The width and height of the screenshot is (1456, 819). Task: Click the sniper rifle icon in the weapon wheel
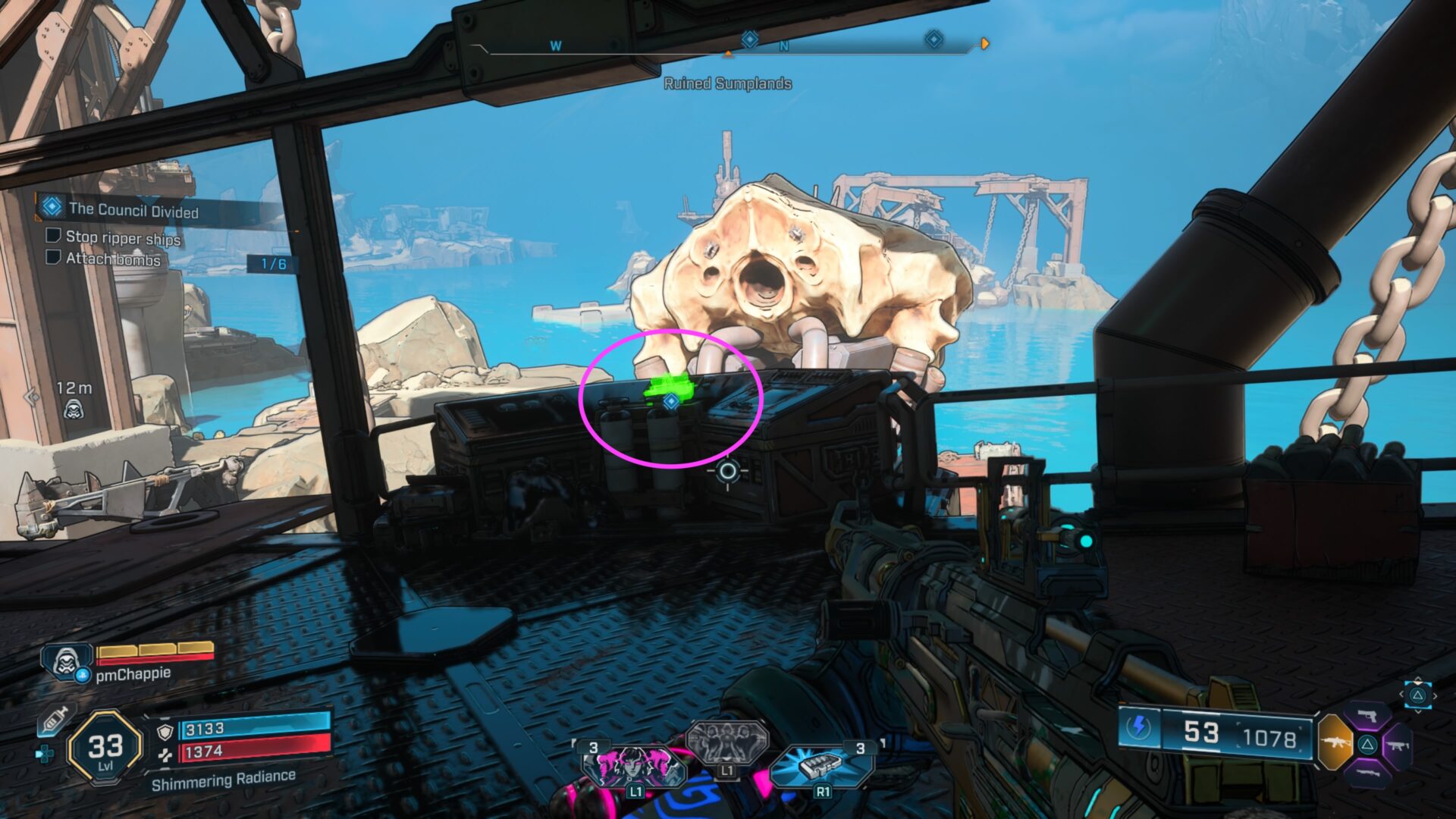tap(1367, 773)
